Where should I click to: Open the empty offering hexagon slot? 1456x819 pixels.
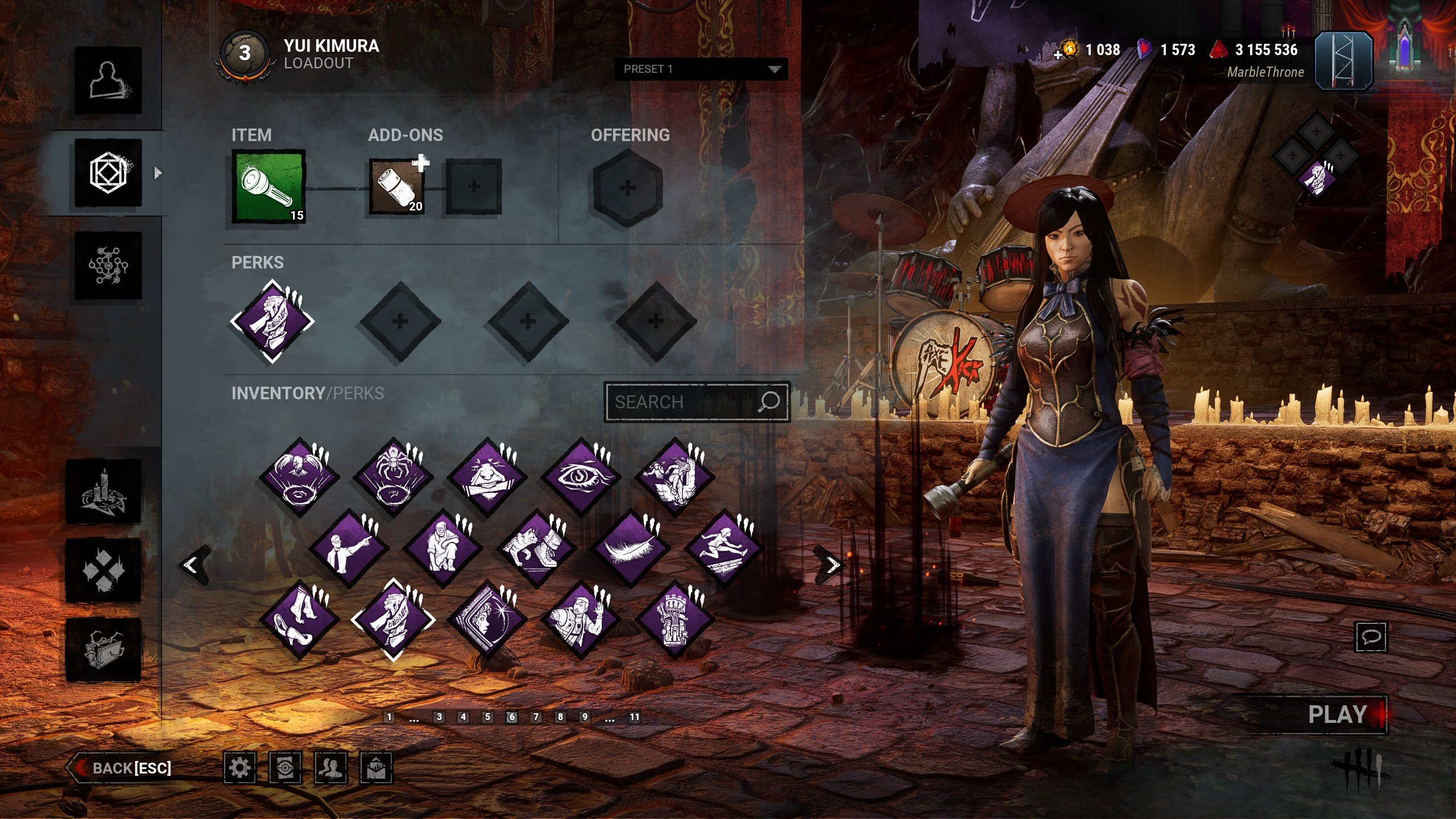(627, 188)
